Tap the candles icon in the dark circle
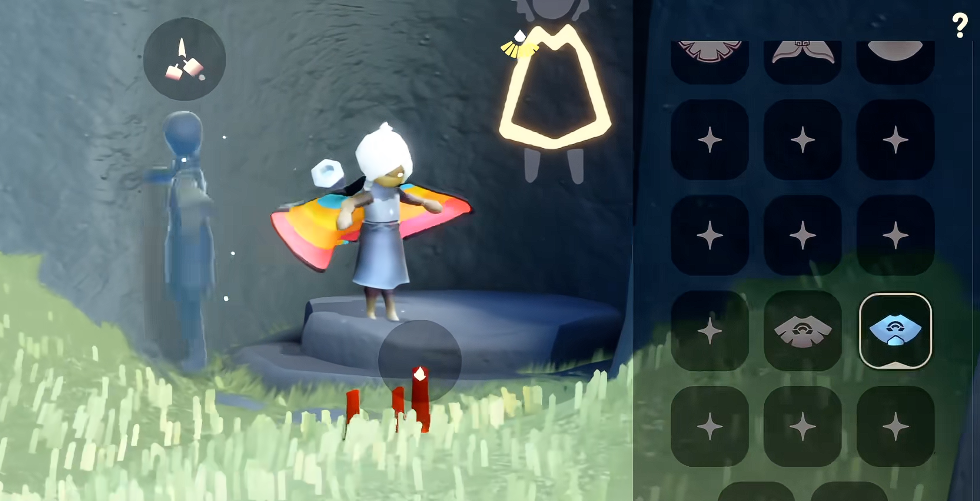Screen dimensions: 980x501 tap(184, 59)
